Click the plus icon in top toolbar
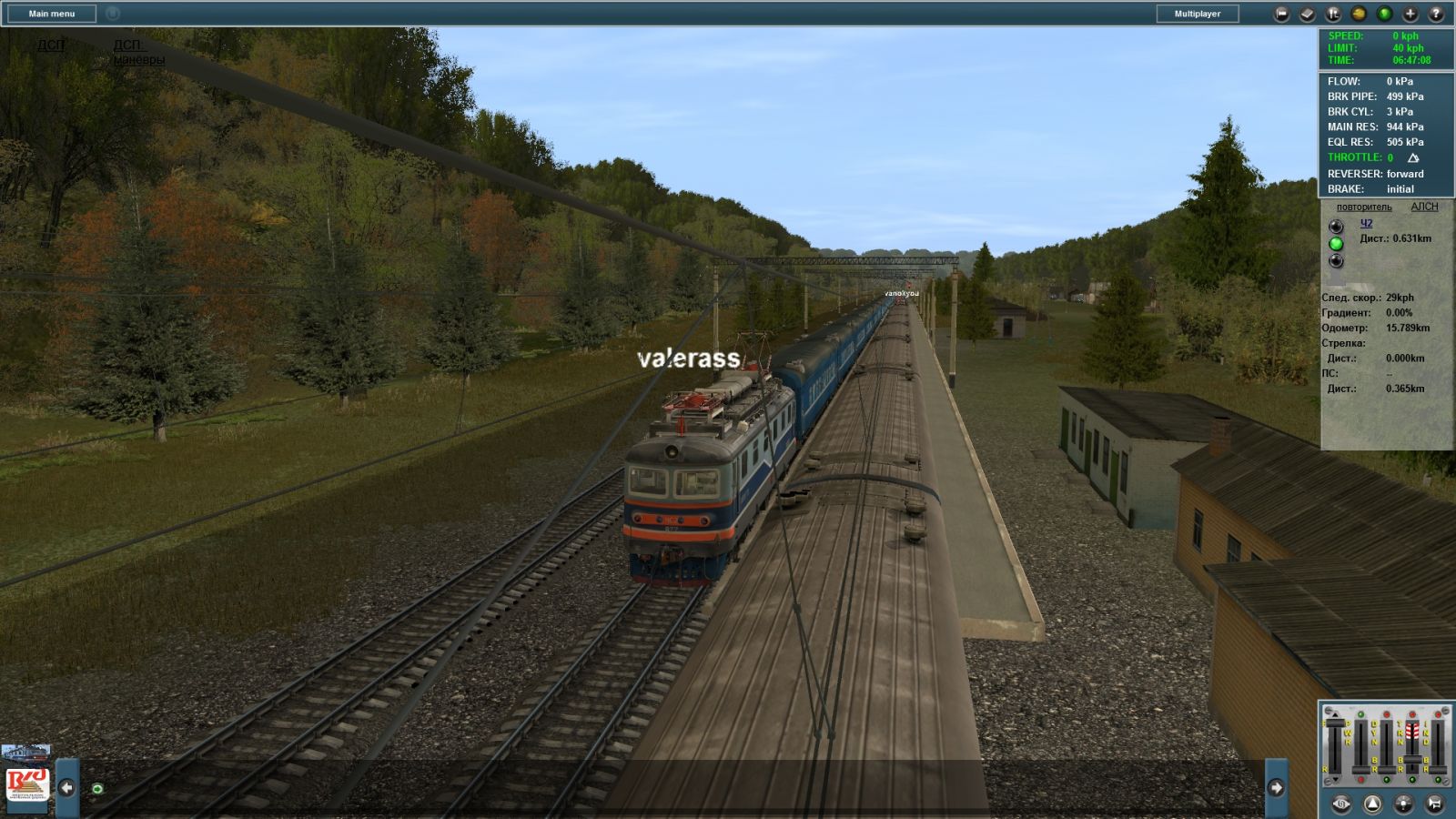This screenshot has width=1456, height=819. pyautogui.click(x=1410, y=14)
